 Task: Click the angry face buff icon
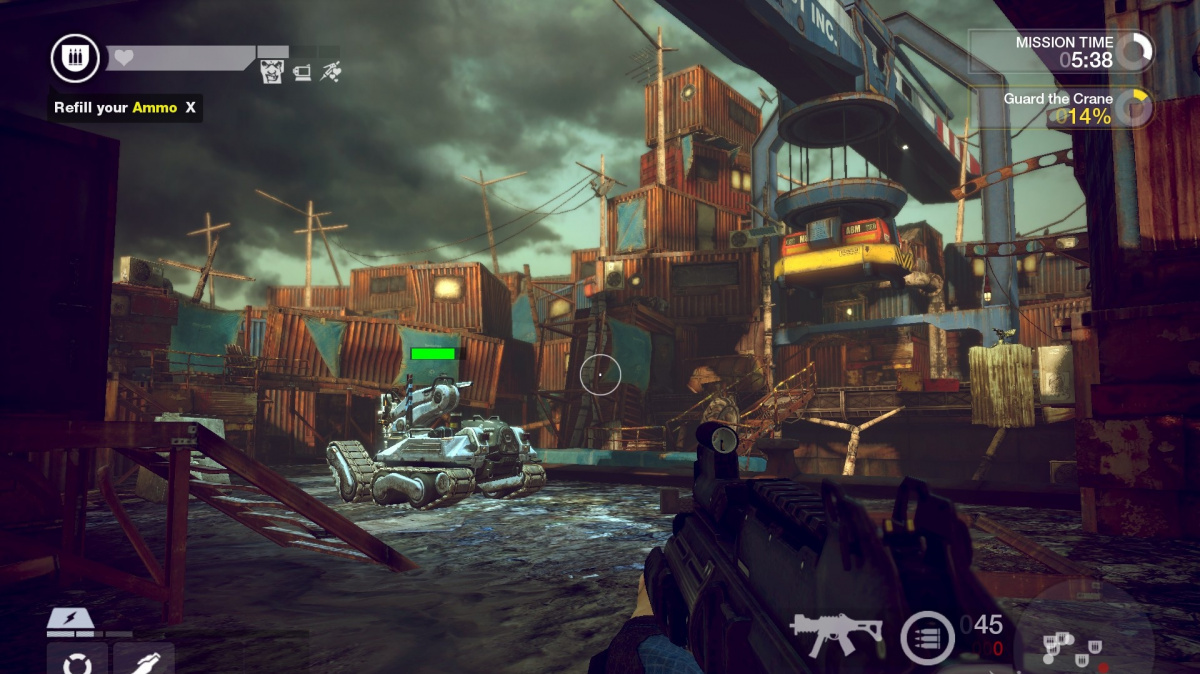click(x=272, y=71)
